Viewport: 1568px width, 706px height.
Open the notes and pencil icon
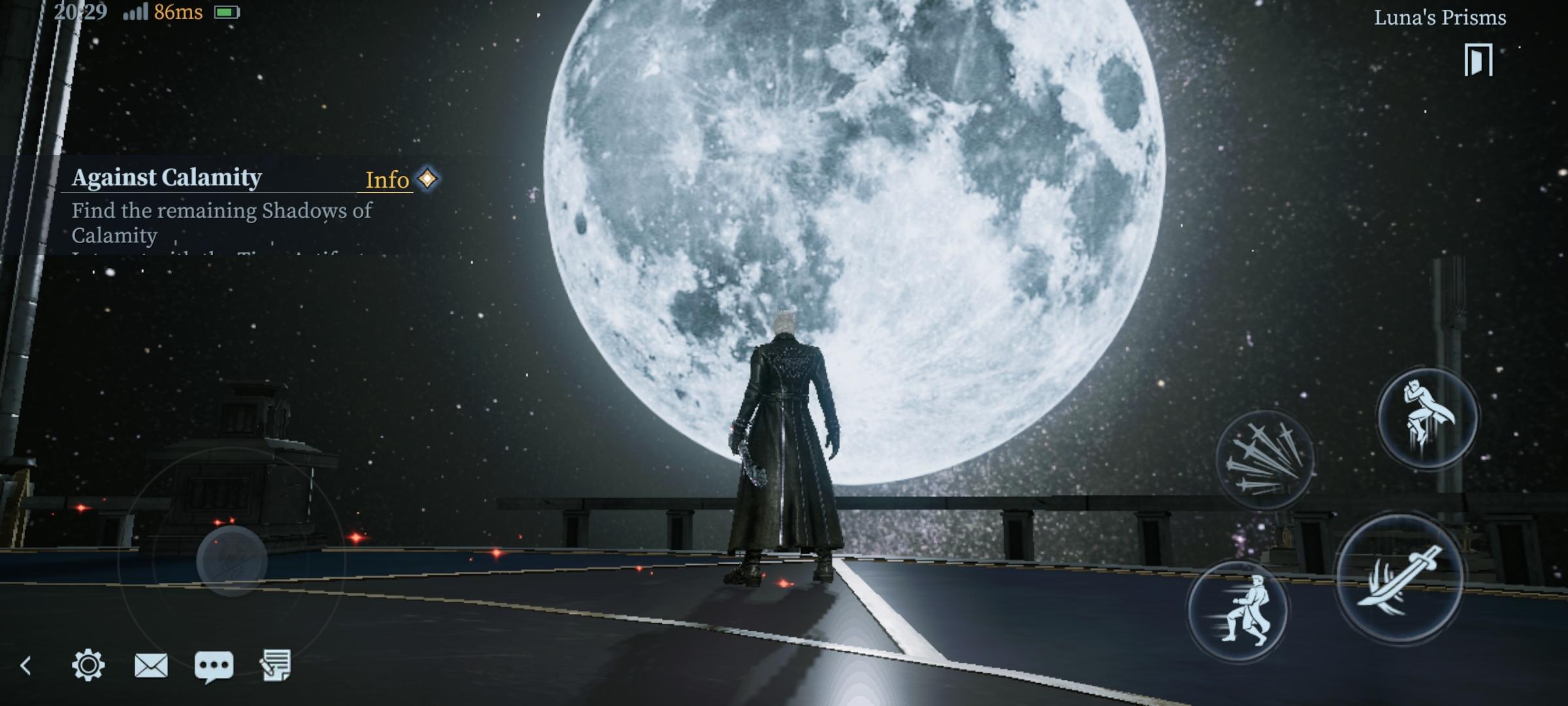276,665
